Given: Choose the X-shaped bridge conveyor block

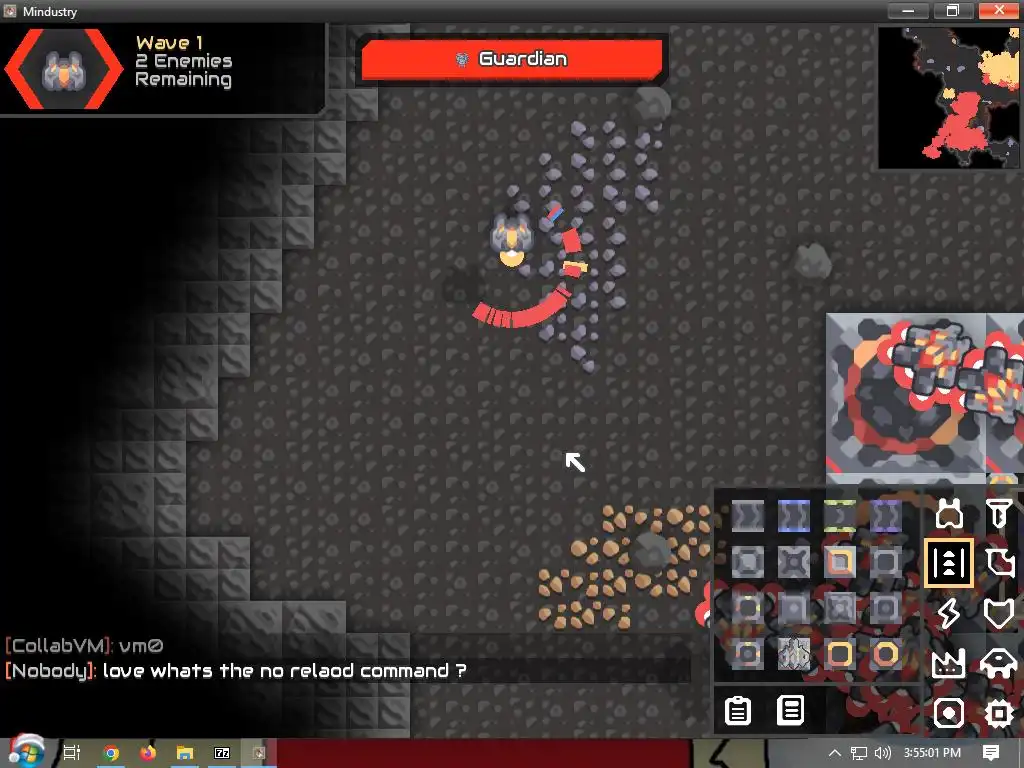Looking at the screenshot, I should click(x=793, y=562).
